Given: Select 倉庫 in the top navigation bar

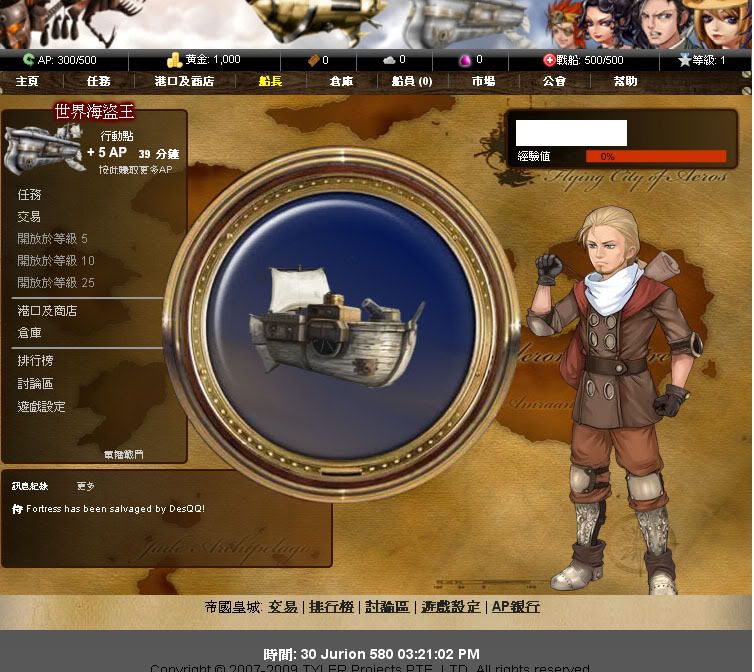Looking at the screenshot, I should click(x=341, y=81).
